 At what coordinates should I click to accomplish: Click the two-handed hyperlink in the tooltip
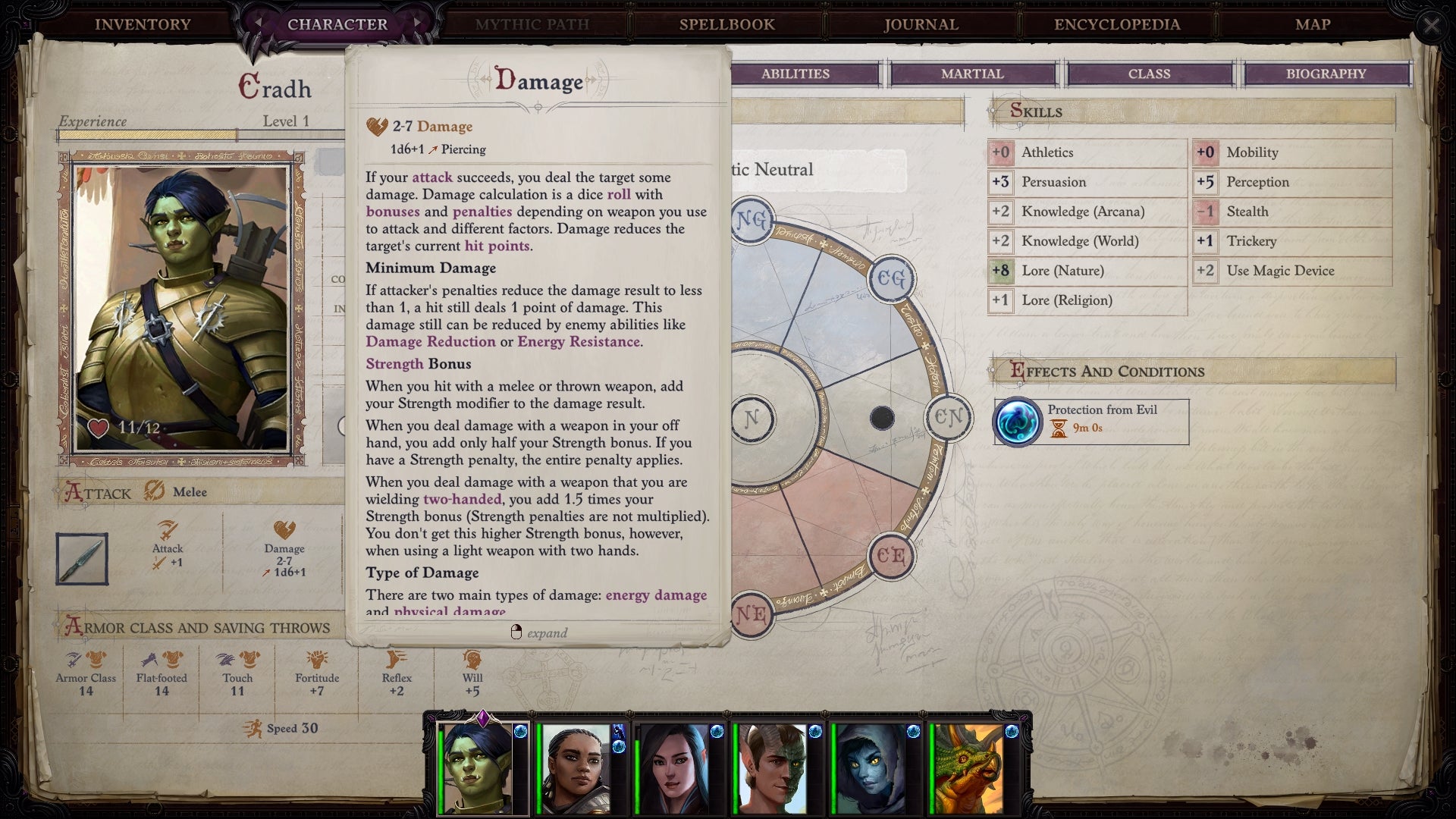(x=463, y=499)
